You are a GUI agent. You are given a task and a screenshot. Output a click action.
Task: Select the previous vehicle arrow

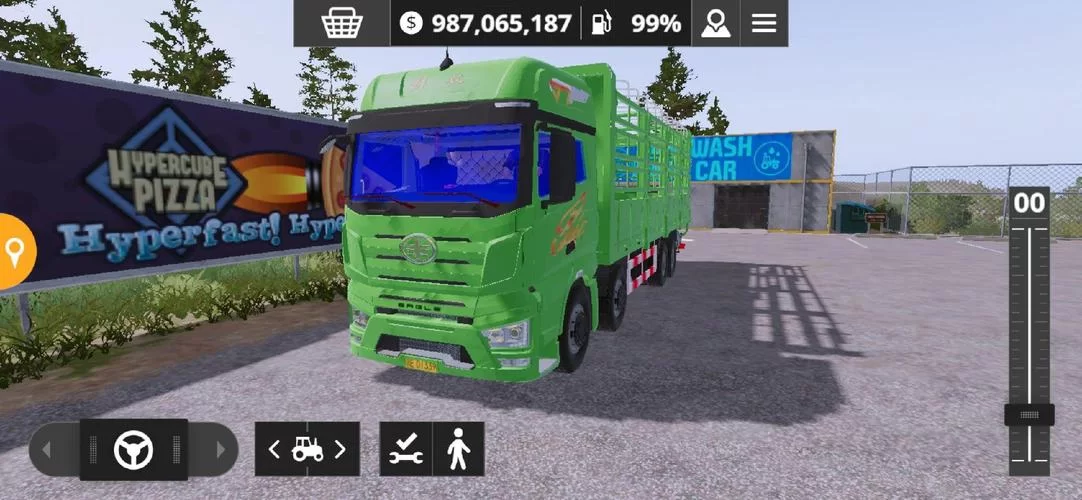[274, 449]
